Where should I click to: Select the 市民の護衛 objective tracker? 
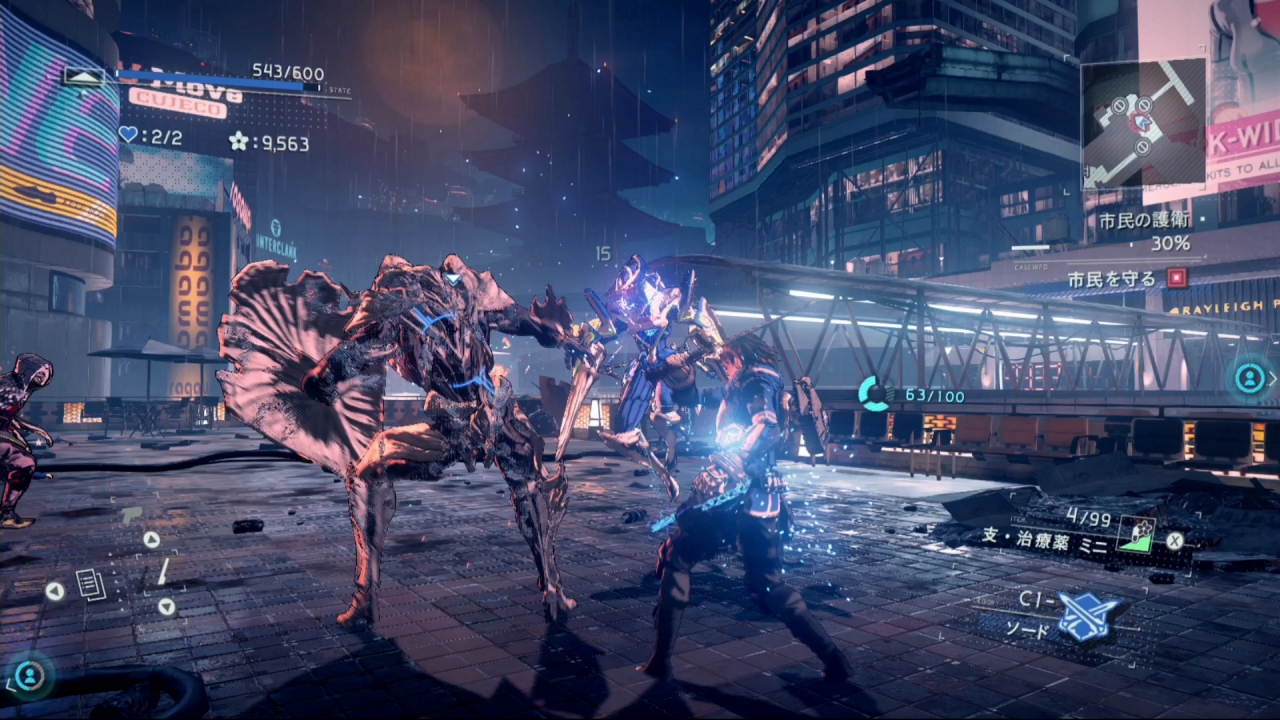tap(1144, 221)
